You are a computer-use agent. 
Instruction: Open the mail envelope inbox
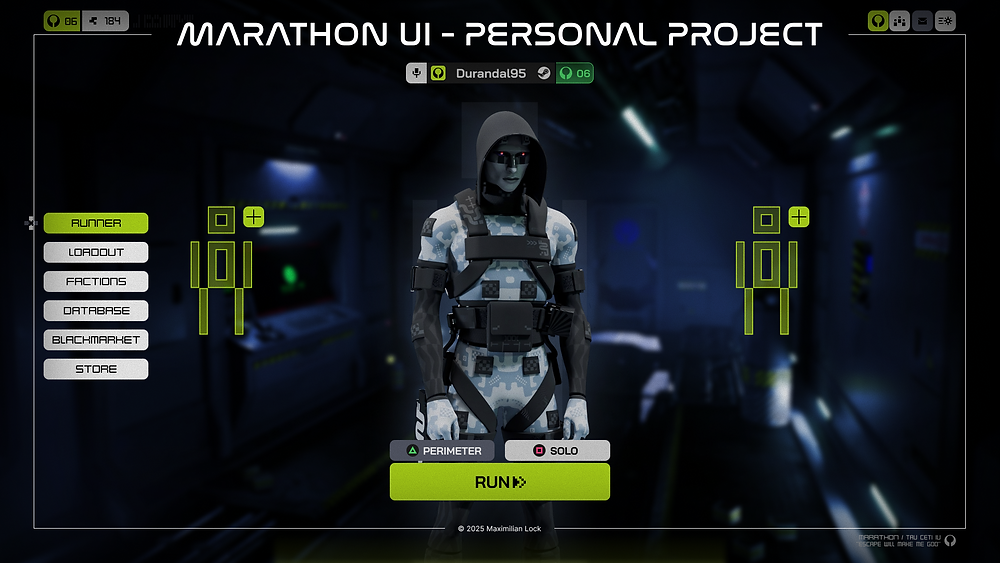(x=922, y=20)
